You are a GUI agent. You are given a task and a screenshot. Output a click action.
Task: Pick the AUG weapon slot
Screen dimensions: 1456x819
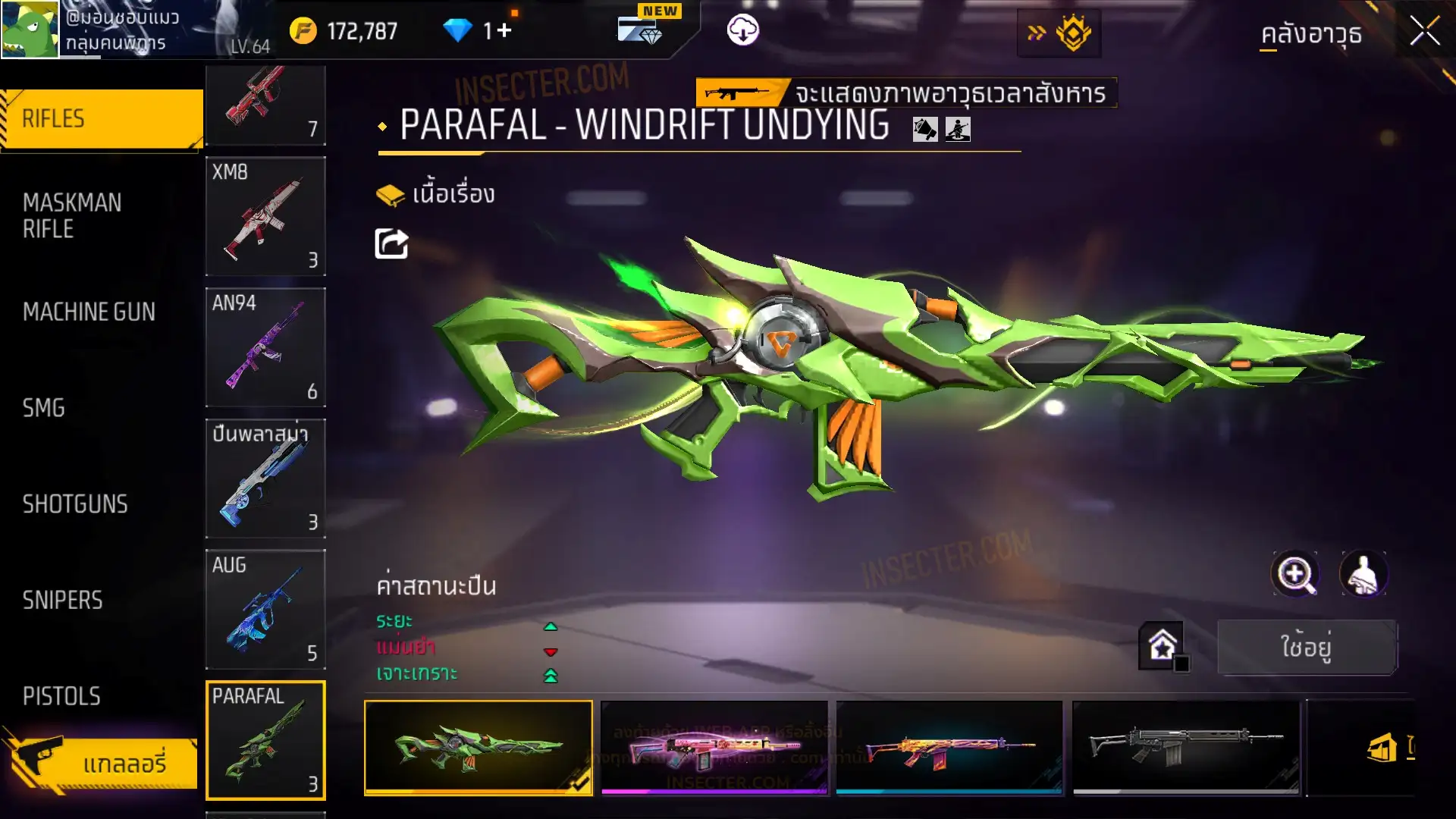click(x=265, y=609)
